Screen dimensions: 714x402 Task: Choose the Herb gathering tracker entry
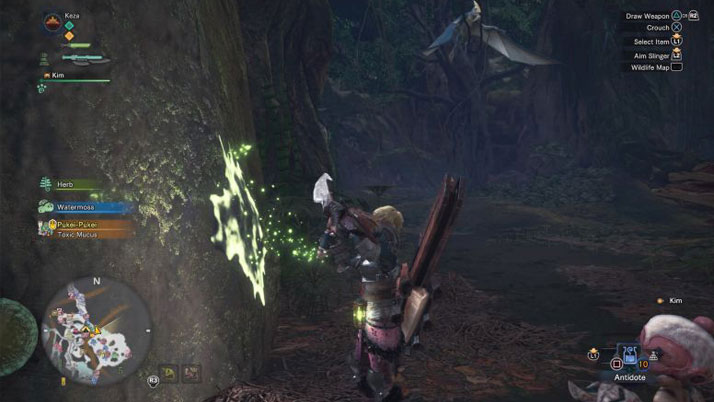point(70,185)
